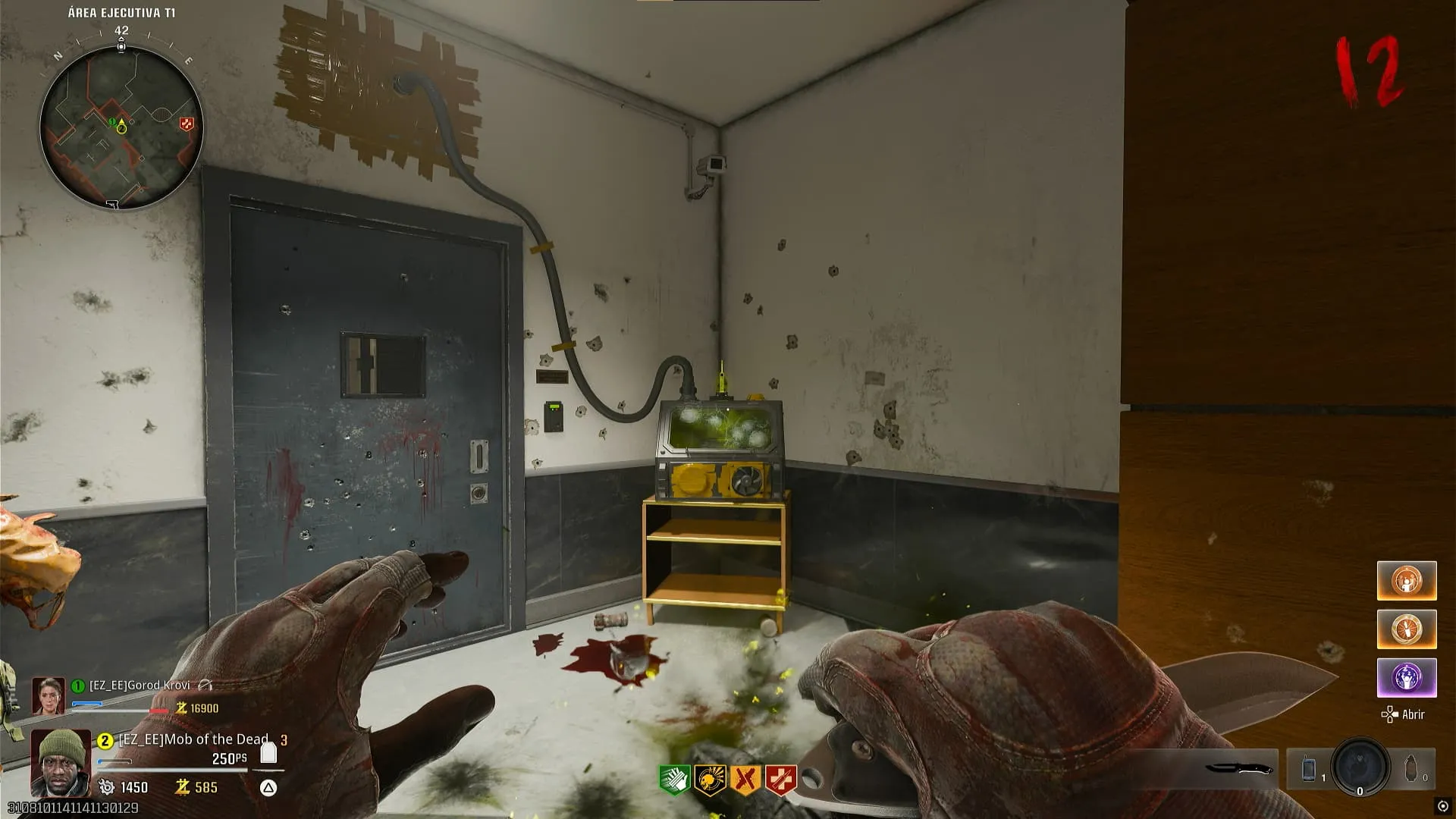Click the green hand perk icon
Viewport: 1456px width, 819px height.
(673, 779)
